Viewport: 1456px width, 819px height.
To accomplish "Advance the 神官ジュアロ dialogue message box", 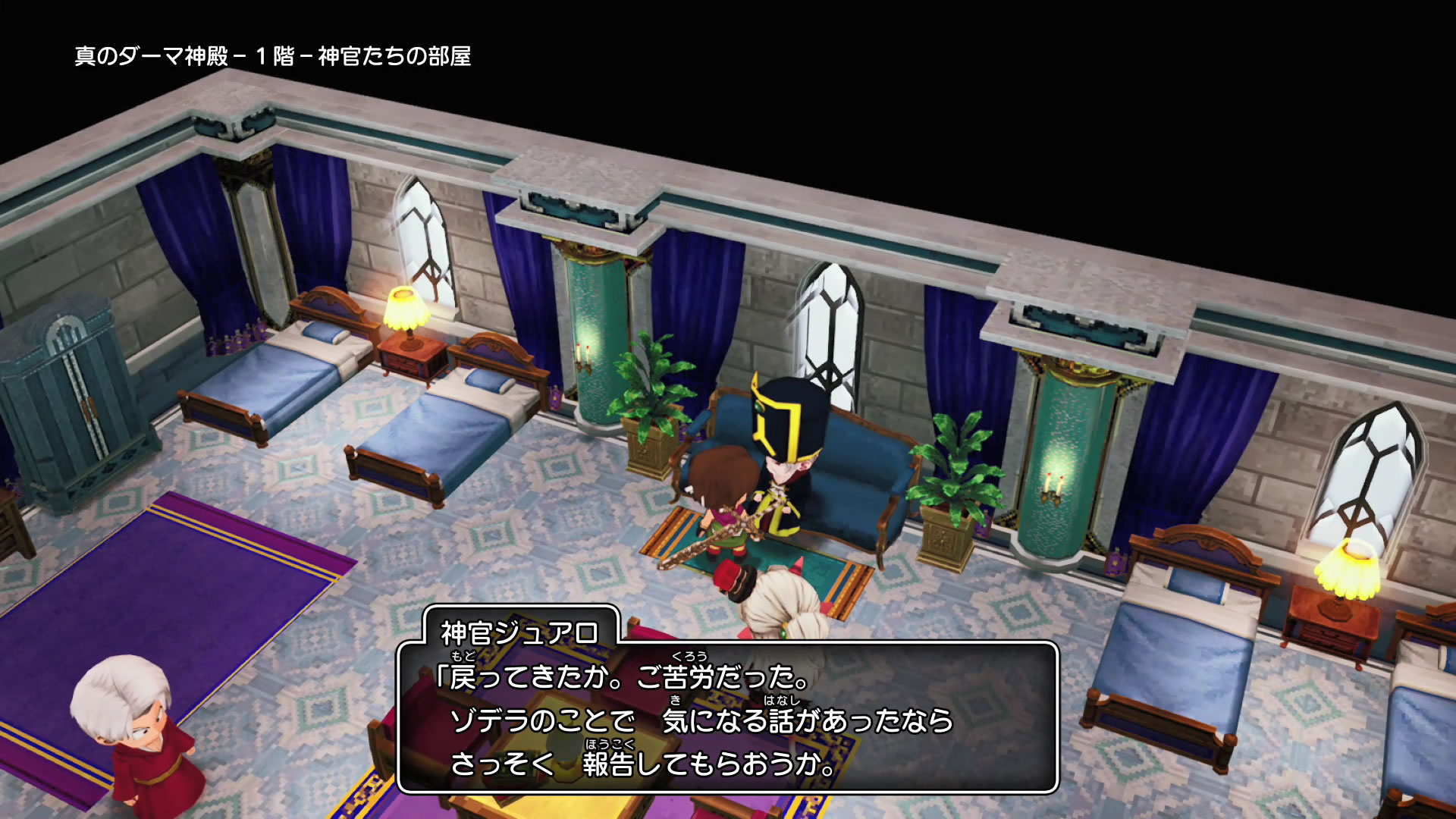I will (x=726, y=717).
